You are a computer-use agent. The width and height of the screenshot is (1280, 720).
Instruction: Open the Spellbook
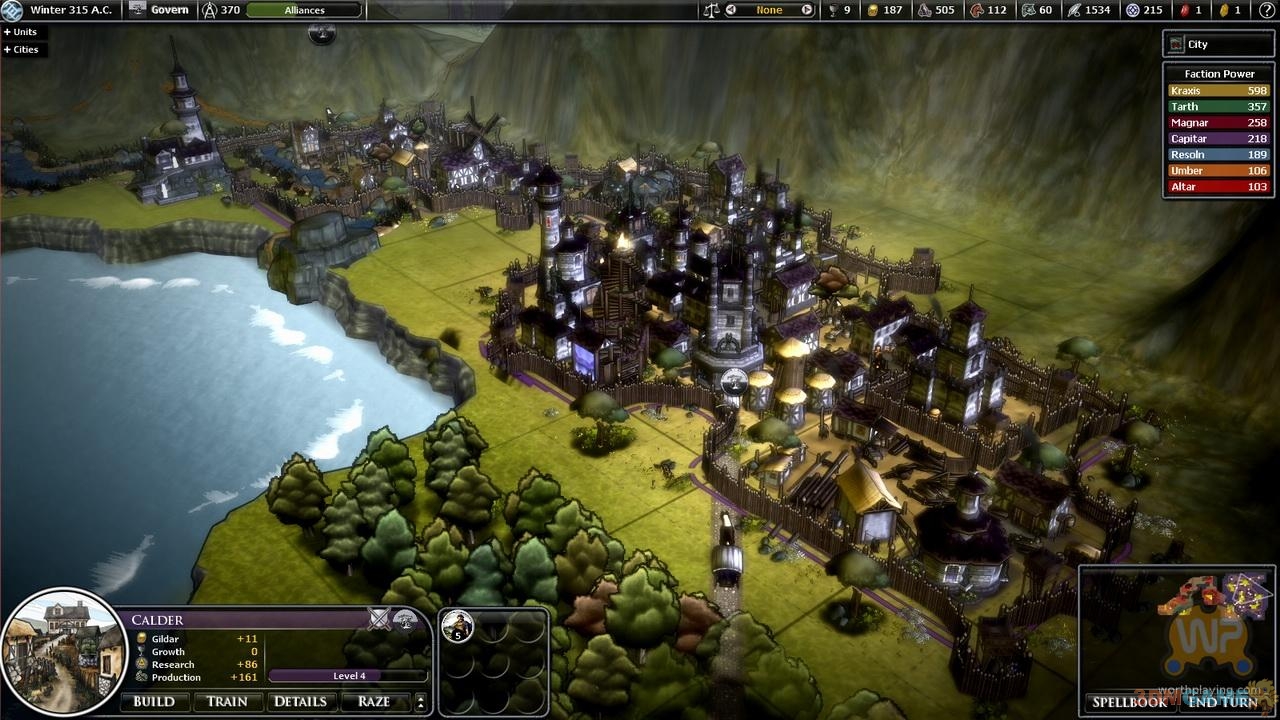[1129, 702]
